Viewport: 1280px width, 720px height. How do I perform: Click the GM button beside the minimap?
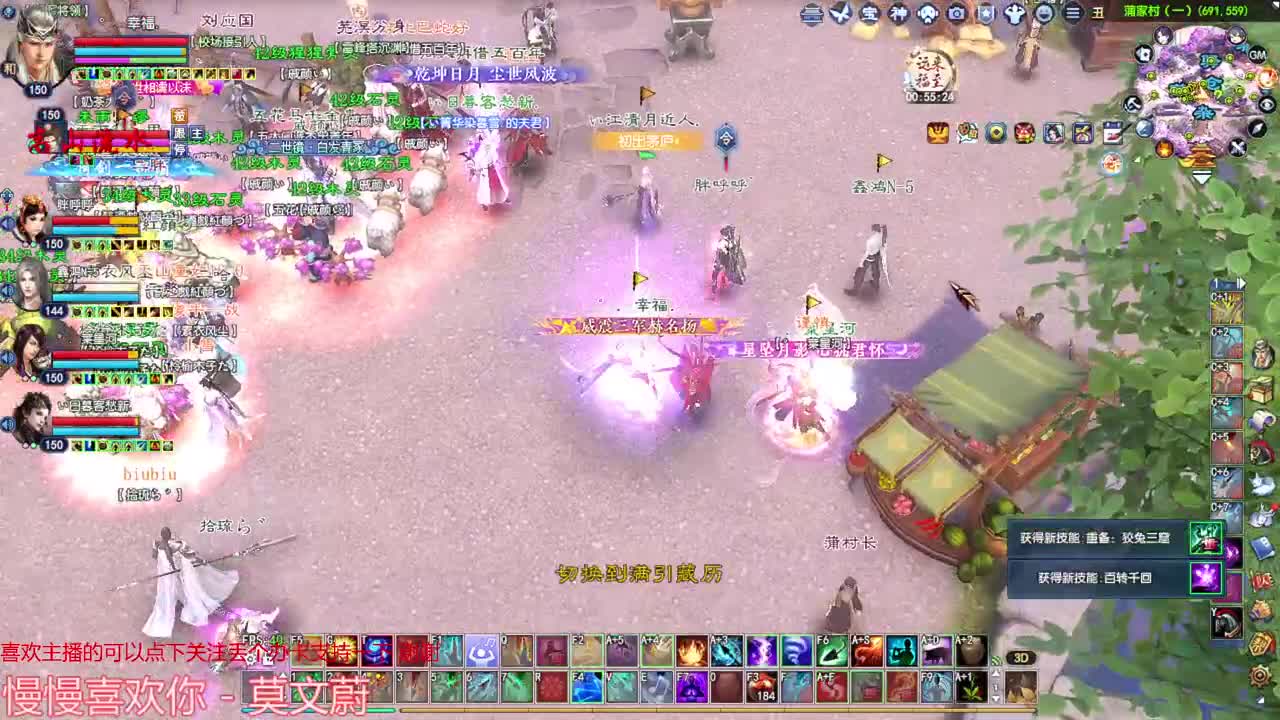click(x=1259, y=55)
